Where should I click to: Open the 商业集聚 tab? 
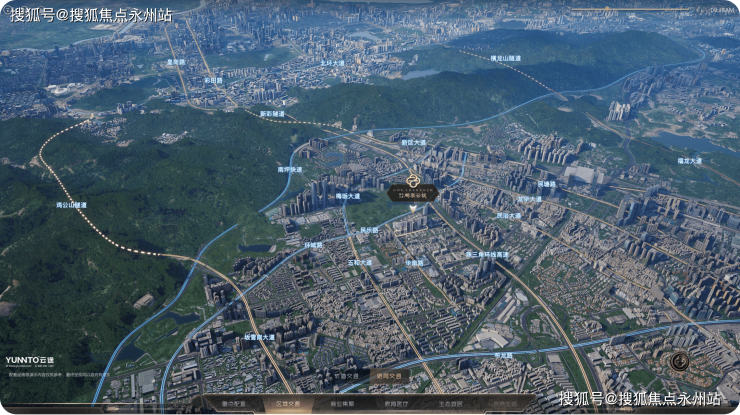342,403
